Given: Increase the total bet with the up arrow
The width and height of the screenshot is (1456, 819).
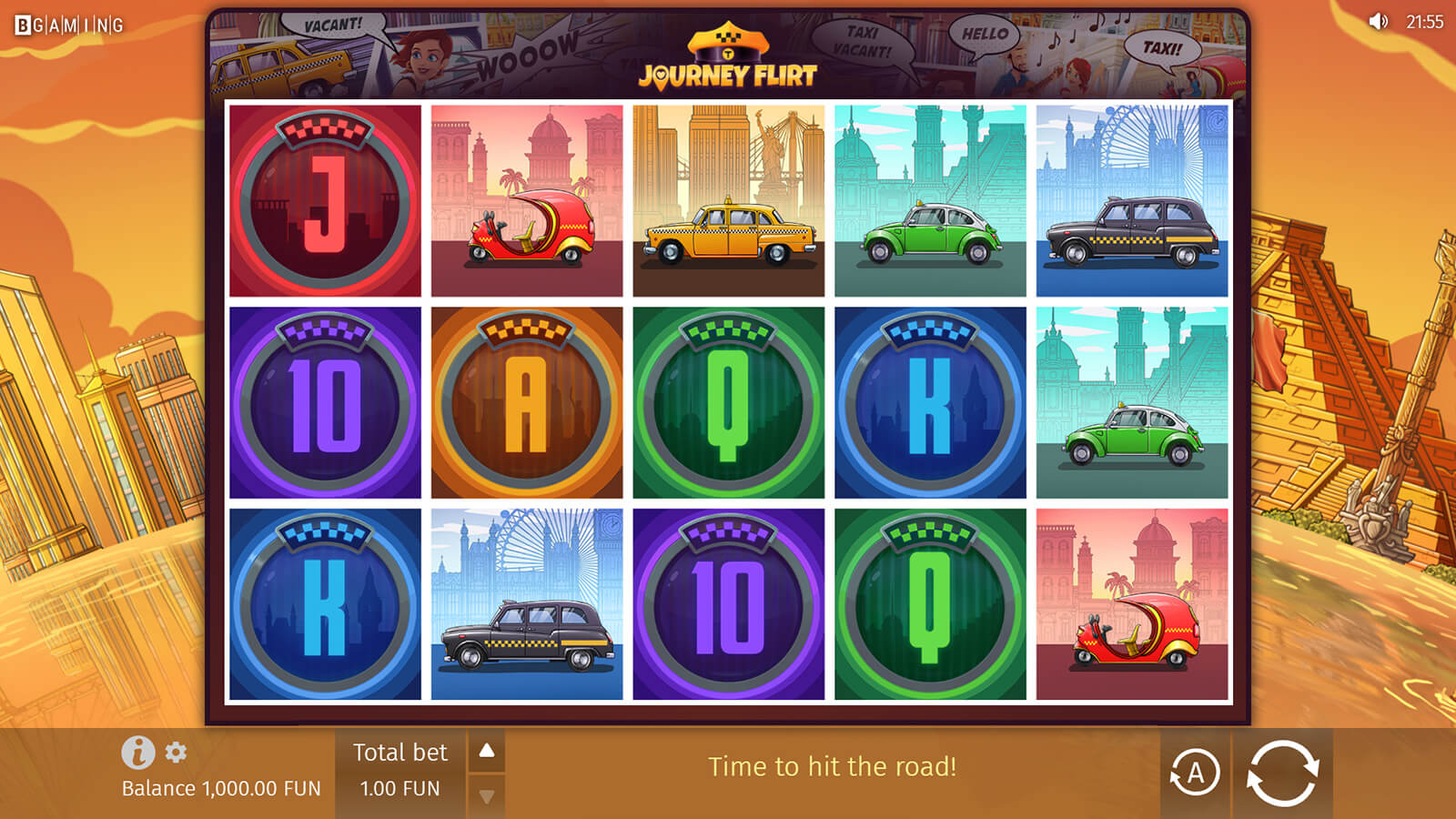Looking at the screenshot, I should coord(487,751).
